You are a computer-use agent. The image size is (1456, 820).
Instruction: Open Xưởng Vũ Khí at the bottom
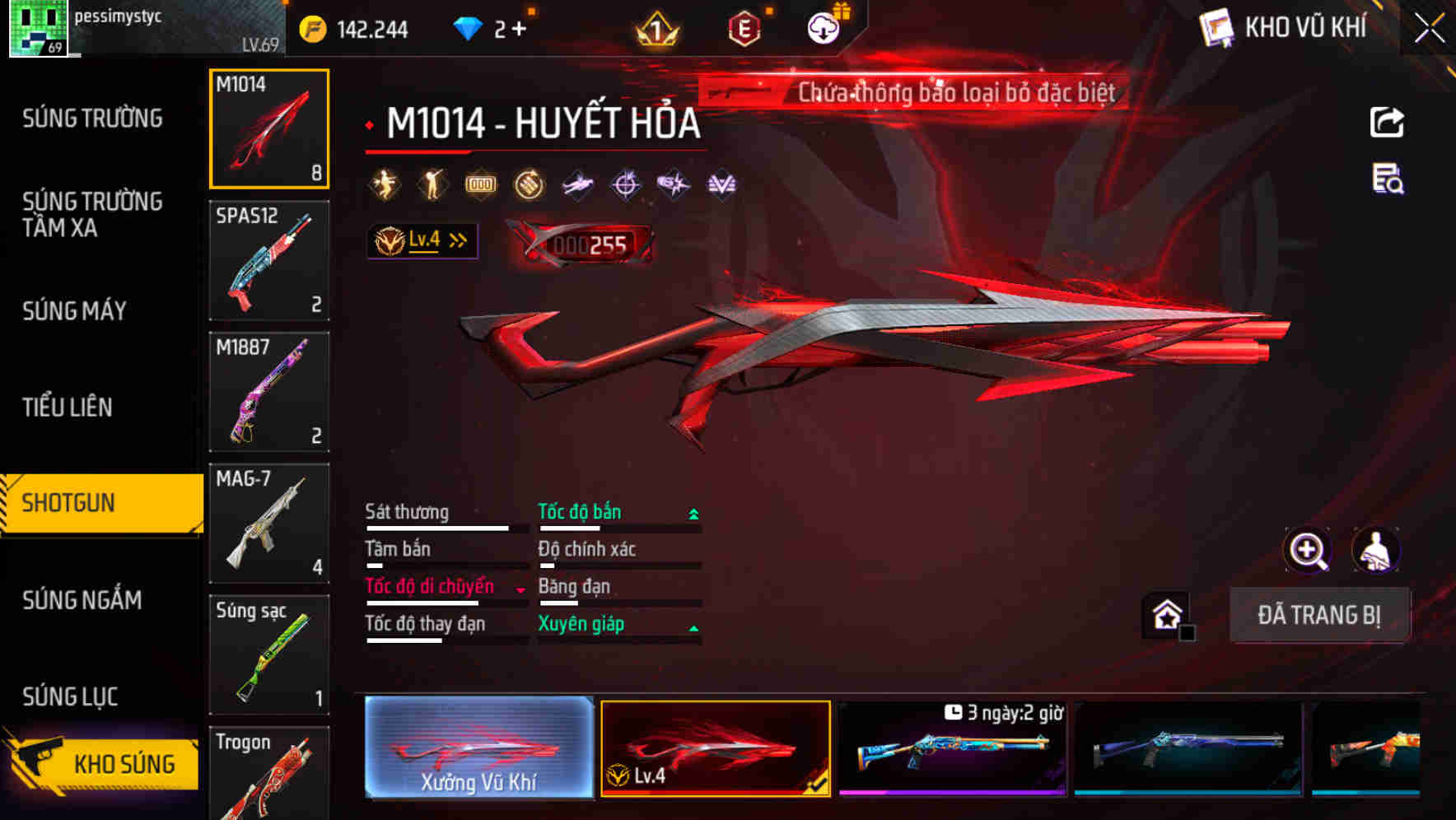pos(478,749)
